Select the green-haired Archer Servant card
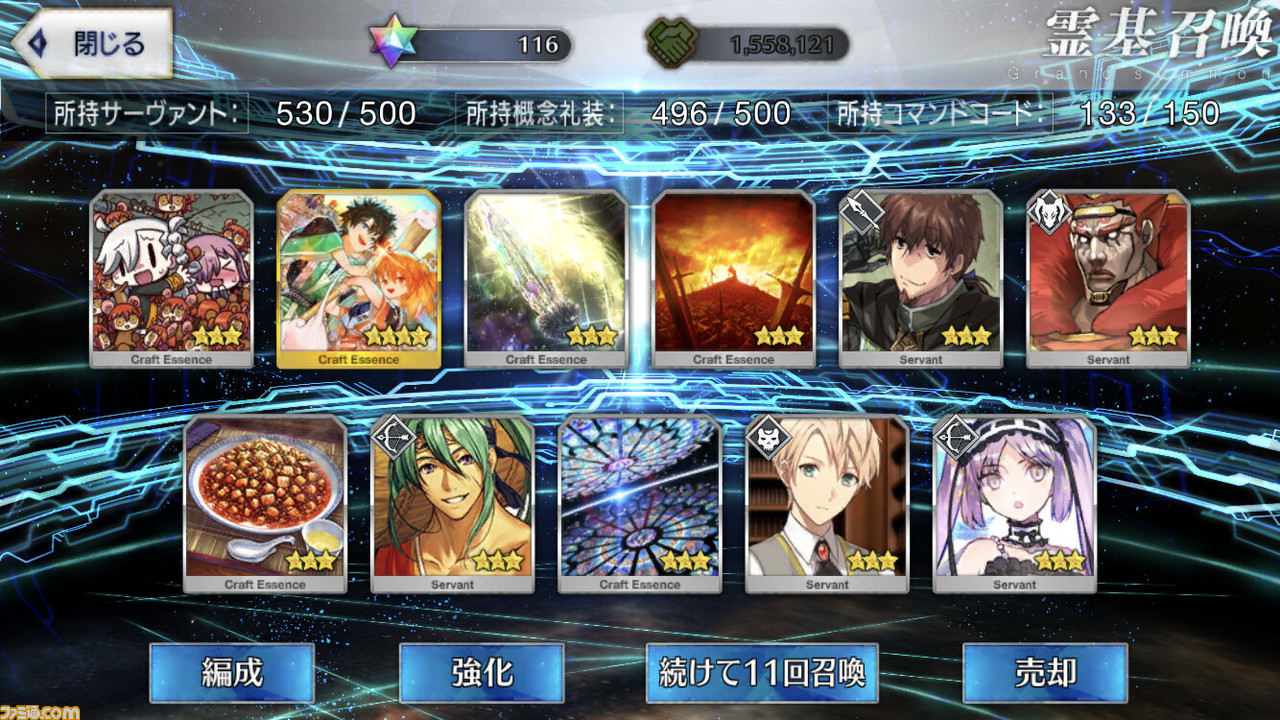Viewport: 1280px width, 720px height. click(x=452, y=504)
